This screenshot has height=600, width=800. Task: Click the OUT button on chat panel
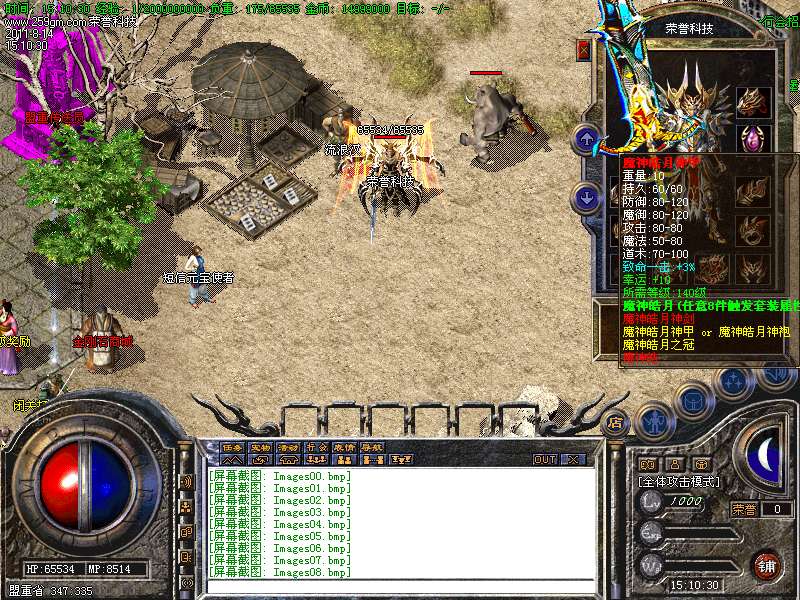pyautogui.click(x=545, y=460)
